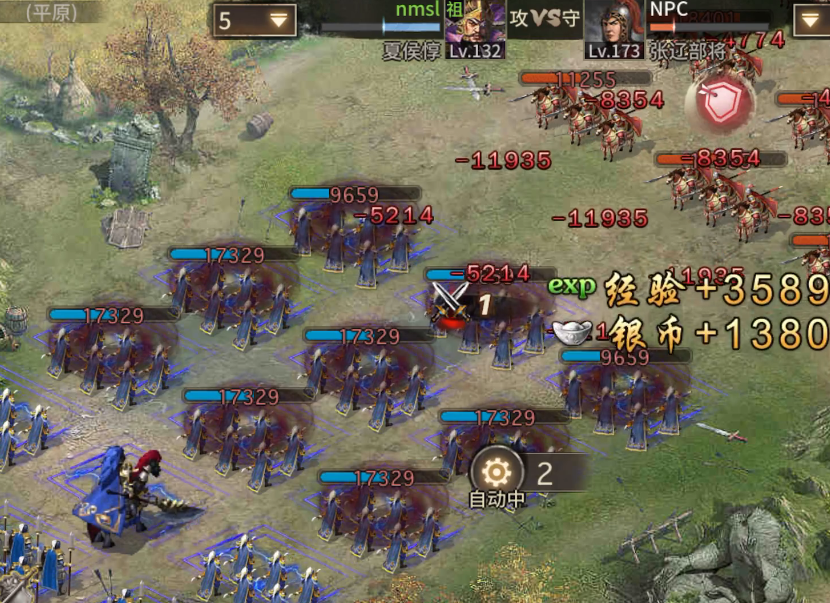Screen dimensions: 830x603
Task: Expand the dropdown arrow beside the NPC name
Action: [x=810, y=19]
